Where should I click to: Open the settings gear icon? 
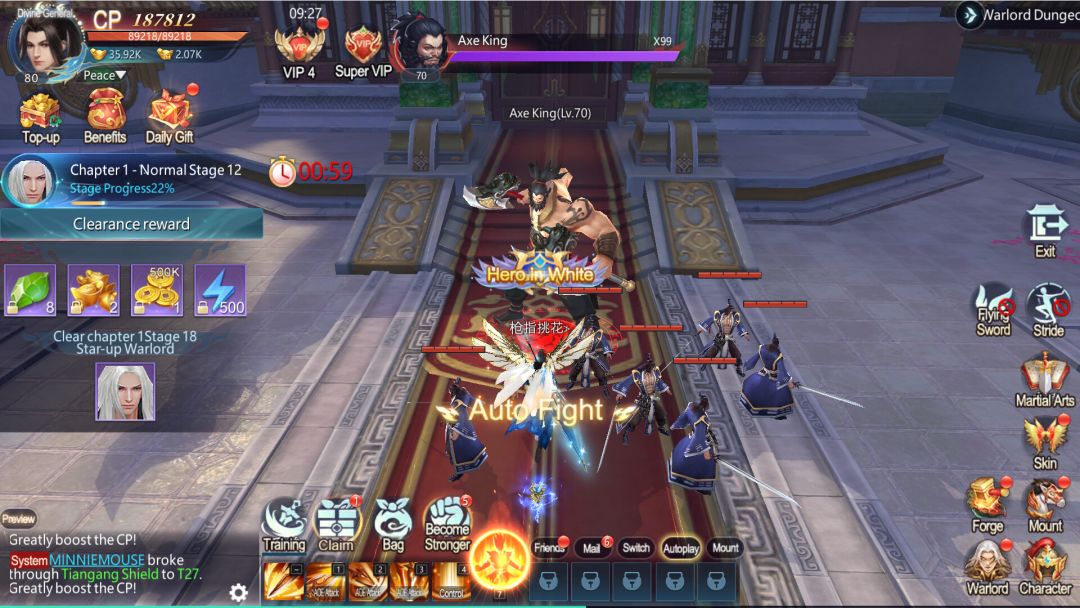[x=238, y=592]
